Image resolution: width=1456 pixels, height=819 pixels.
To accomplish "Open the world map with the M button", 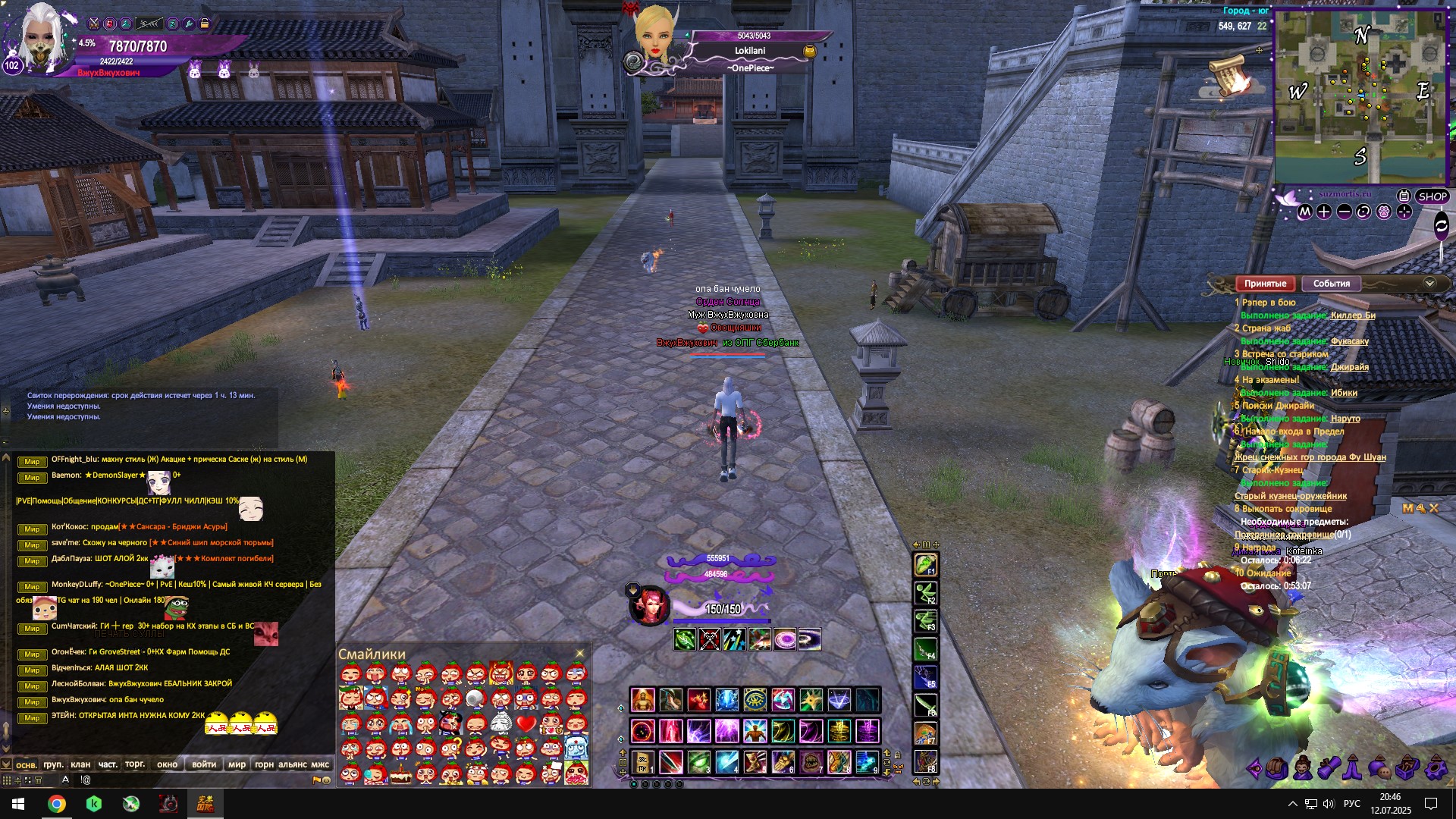I will tap(1304, 212).
